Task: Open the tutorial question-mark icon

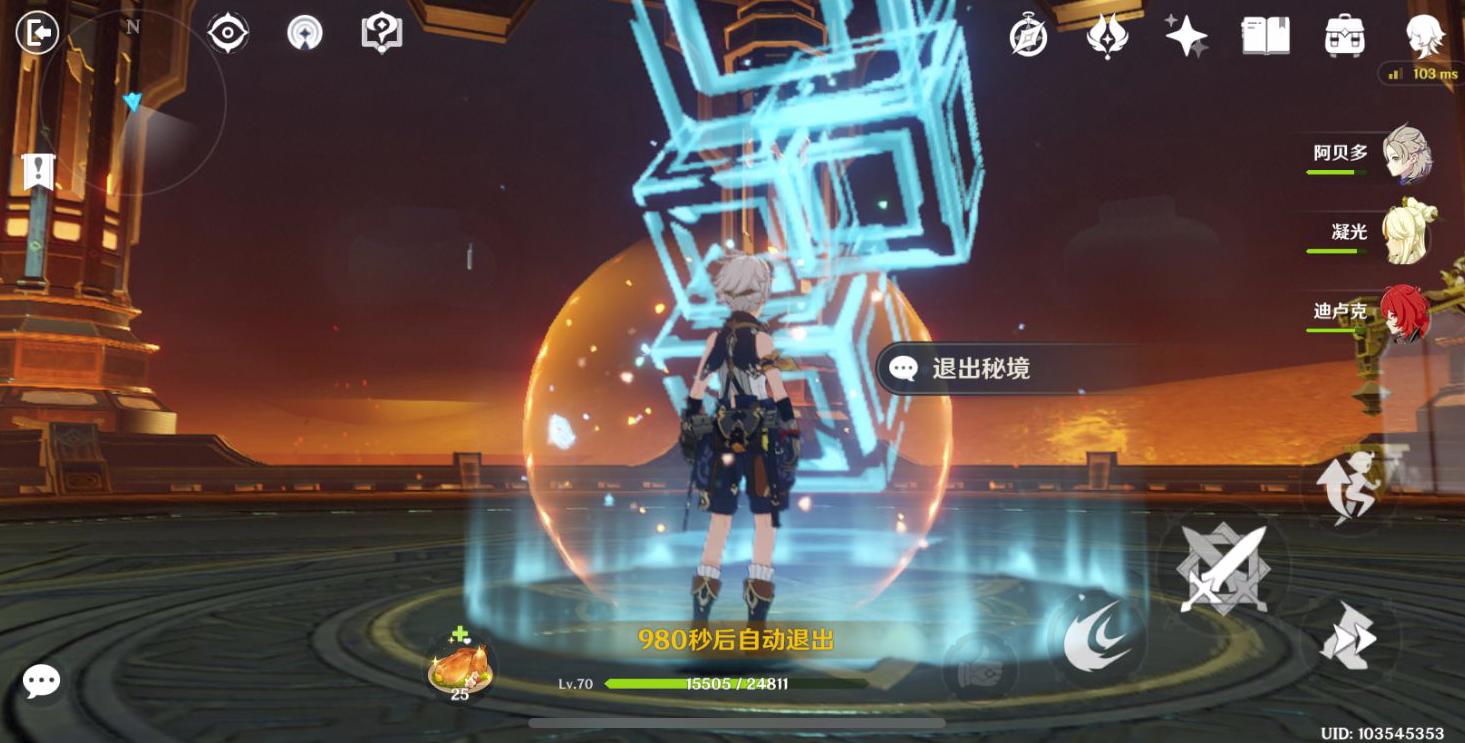Action: pyautogui.click(x=382, y=33)
